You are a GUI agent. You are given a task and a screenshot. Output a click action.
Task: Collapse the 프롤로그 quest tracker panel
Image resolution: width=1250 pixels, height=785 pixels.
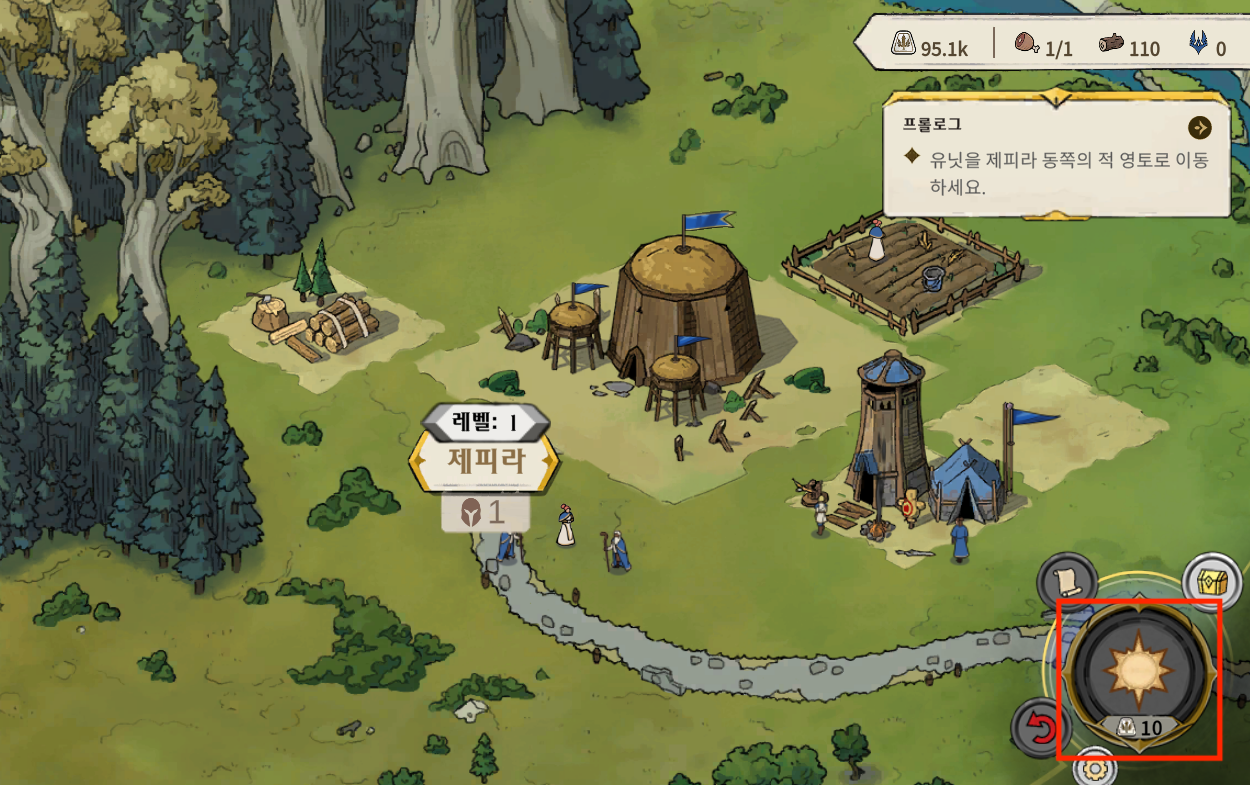tap(1055, 97)
